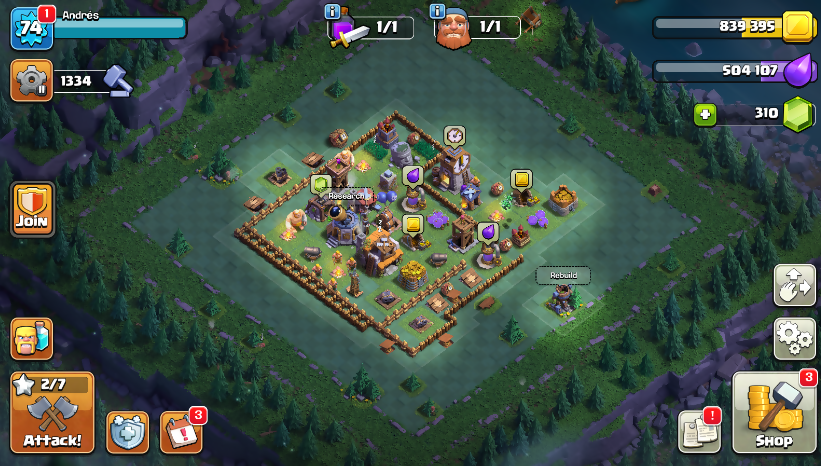821x466 pixels.
Task: Open the notes icon with red badge
Action: click(x=699, y=430)
